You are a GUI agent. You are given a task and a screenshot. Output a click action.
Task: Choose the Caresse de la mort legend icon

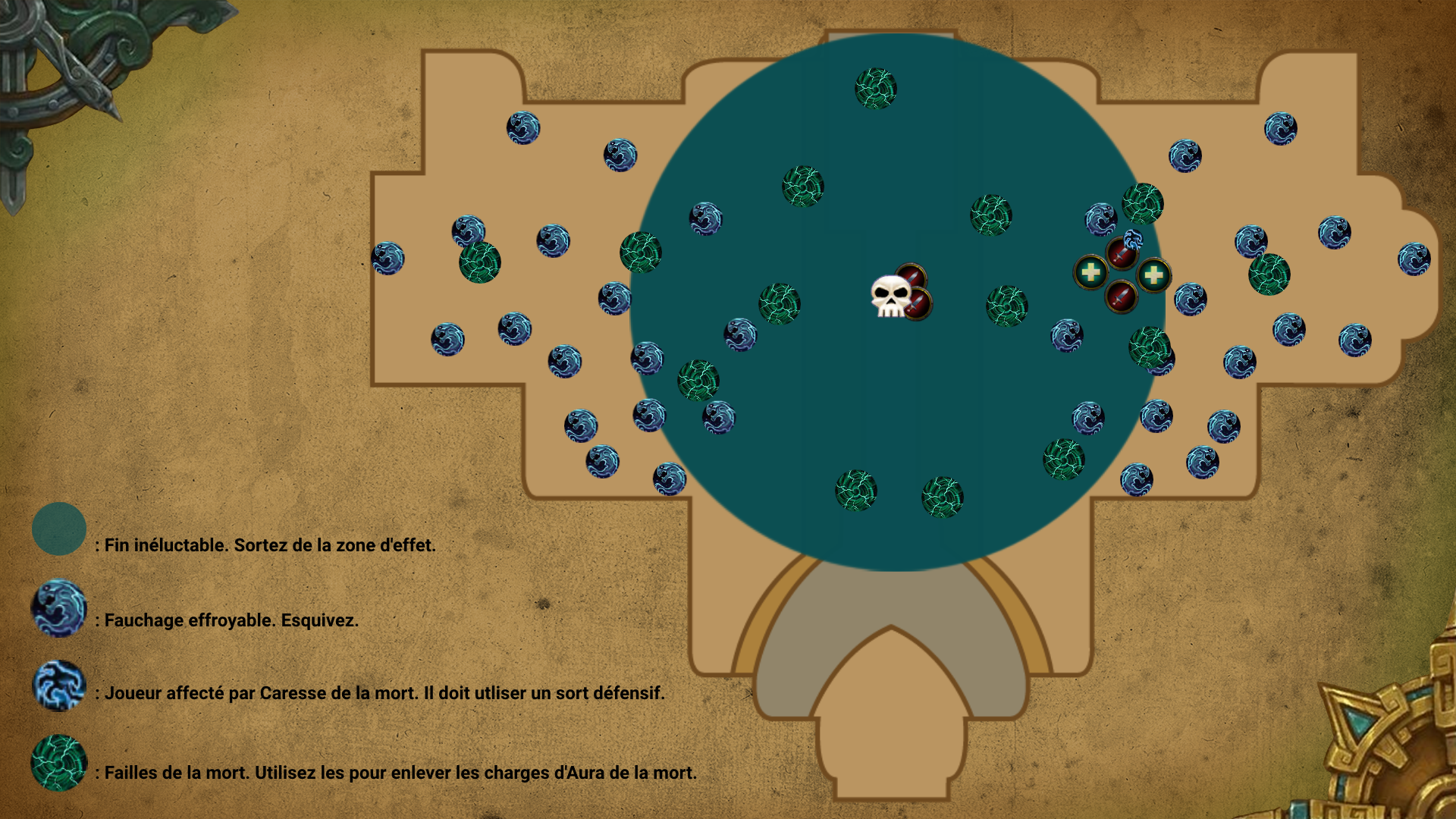(59, 686)
